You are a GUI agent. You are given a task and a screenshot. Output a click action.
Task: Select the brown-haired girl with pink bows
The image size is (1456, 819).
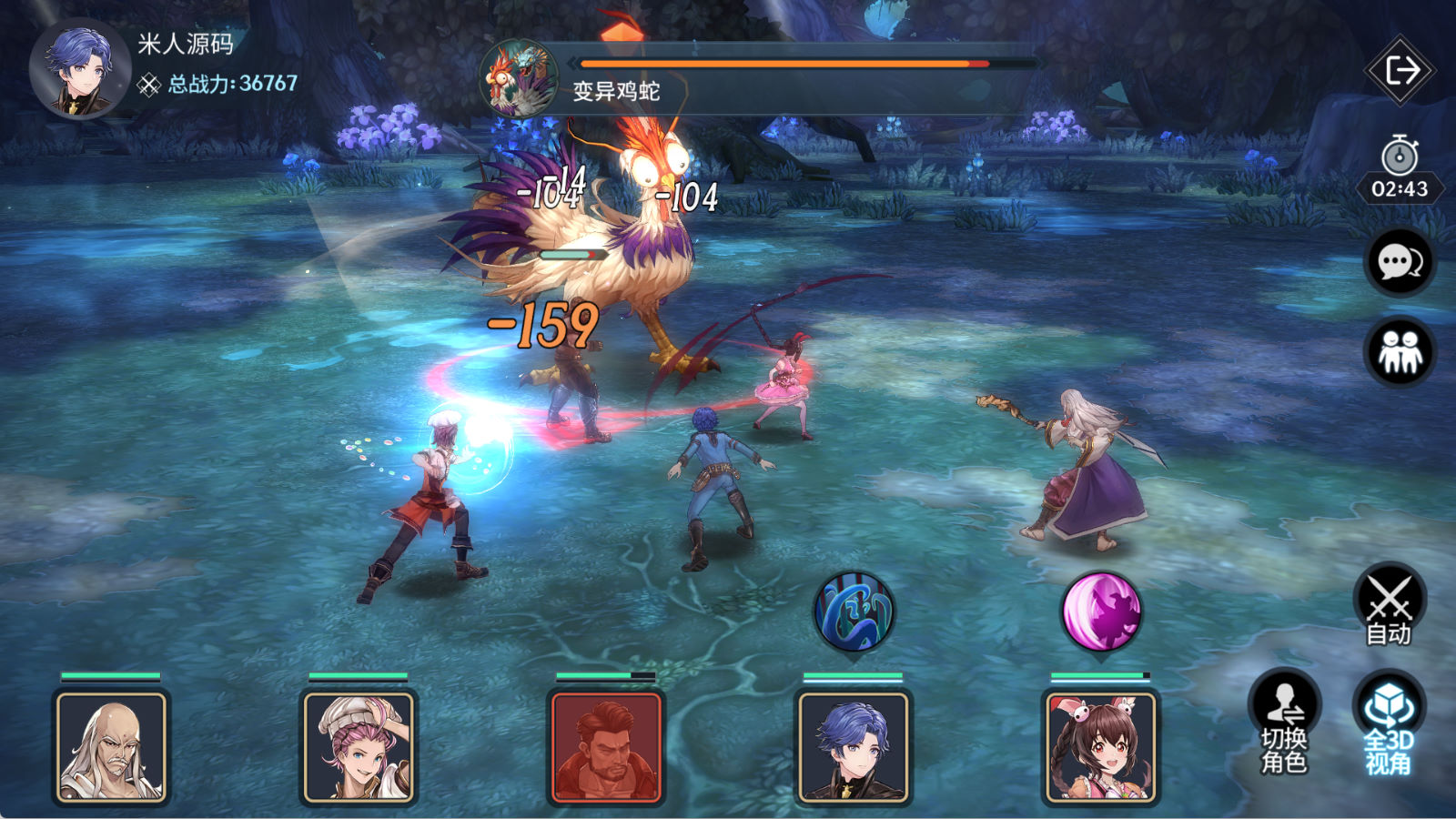click(x=1101, y=747)
